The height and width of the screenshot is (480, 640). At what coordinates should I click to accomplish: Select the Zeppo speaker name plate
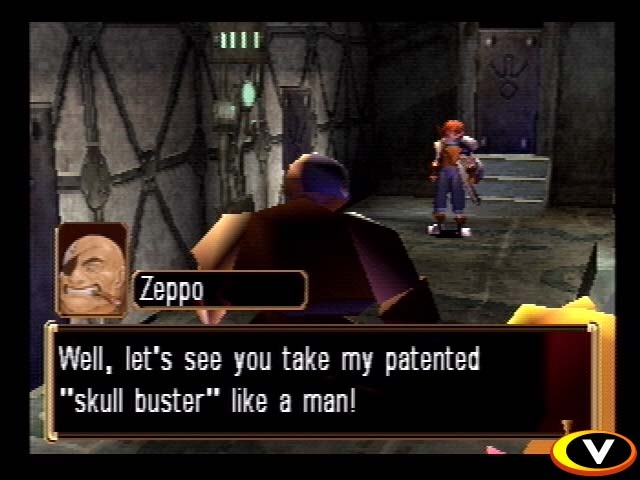(218, 291)
